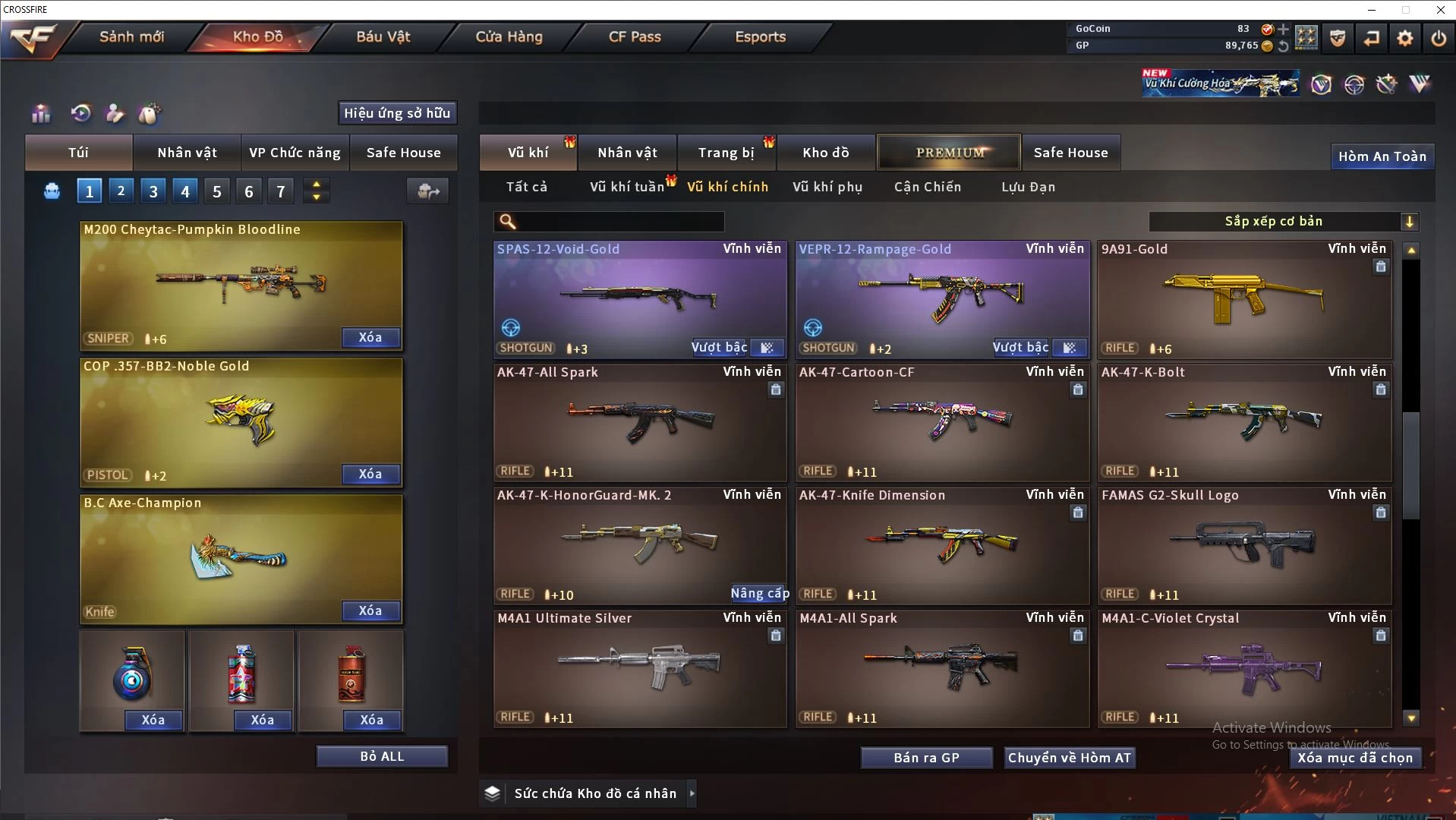Image resolution: width=1456 pixels, height=820 pixels.
Task: Select bag slot number 3
Action: (x=153, y=191)
